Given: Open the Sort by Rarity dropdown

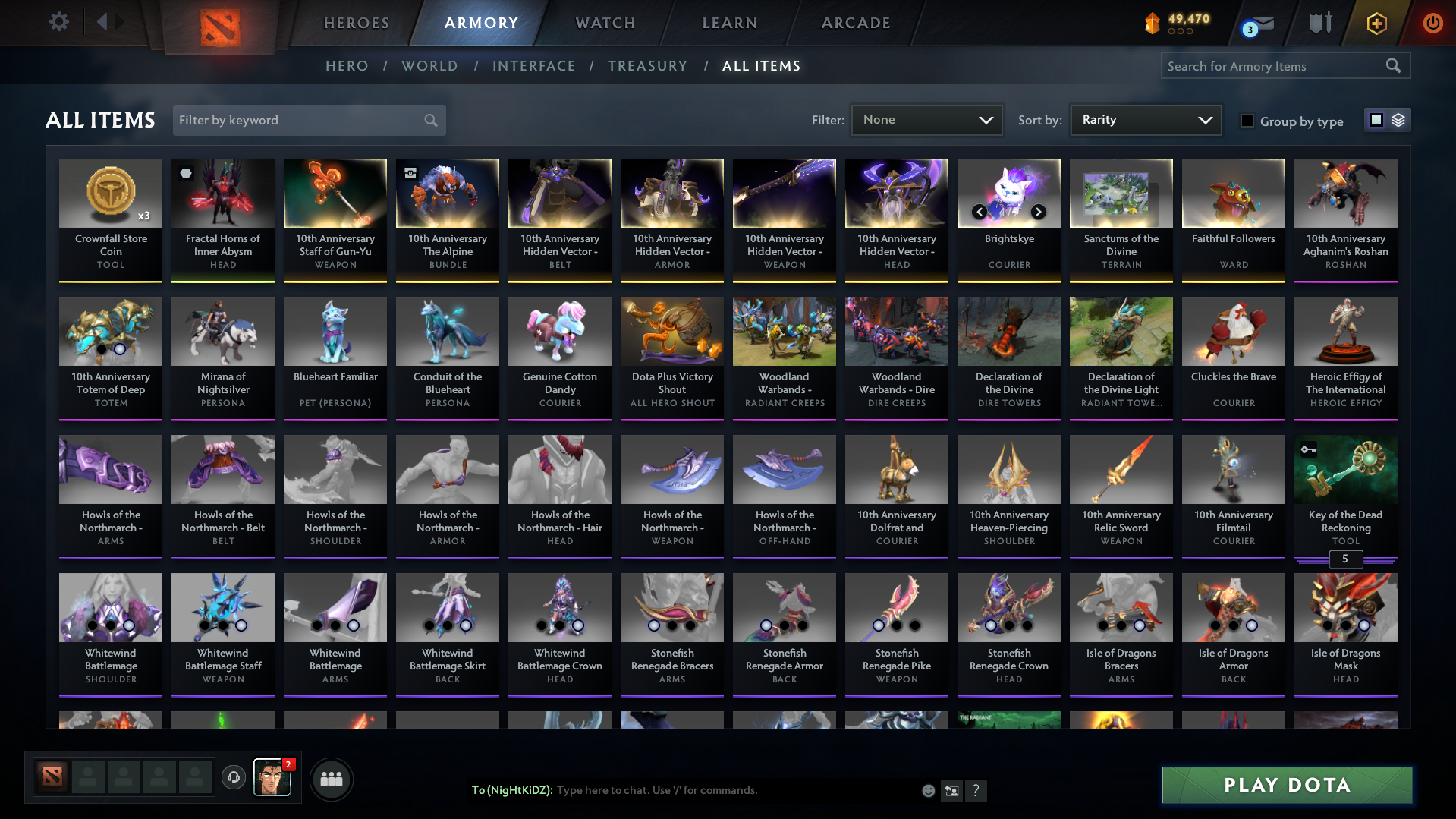Looking at the screenshot, I should tap(1144, 120).
